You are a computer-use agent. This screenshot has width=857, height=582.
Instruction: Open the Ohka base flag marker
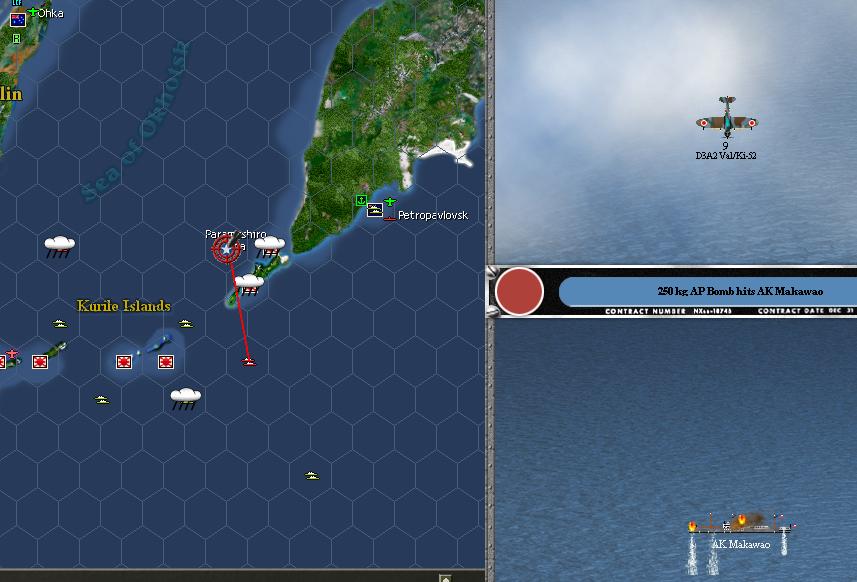(x=18, y=19)
